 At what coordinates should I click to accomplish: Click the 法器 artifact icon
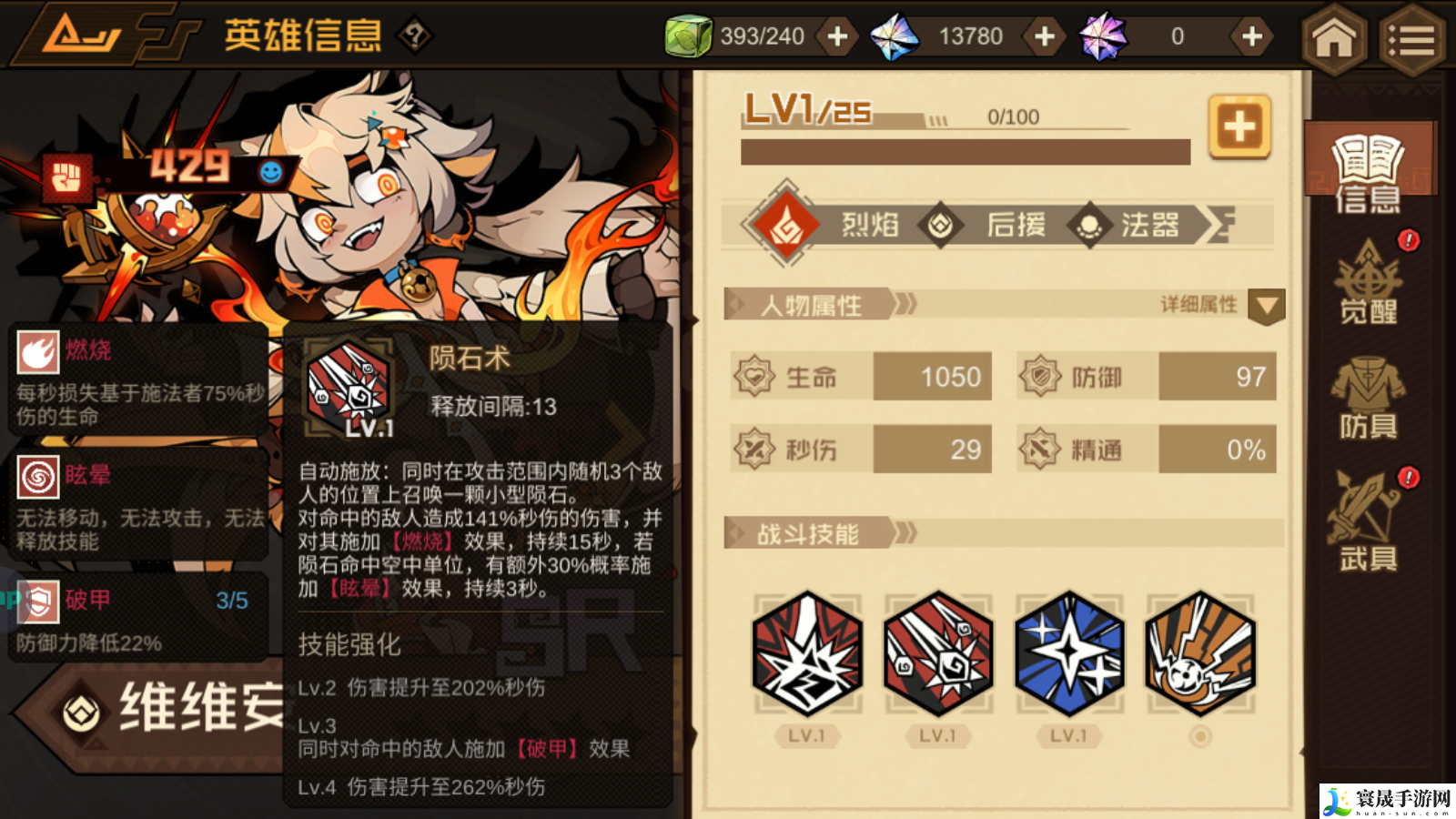point(1089,224)
